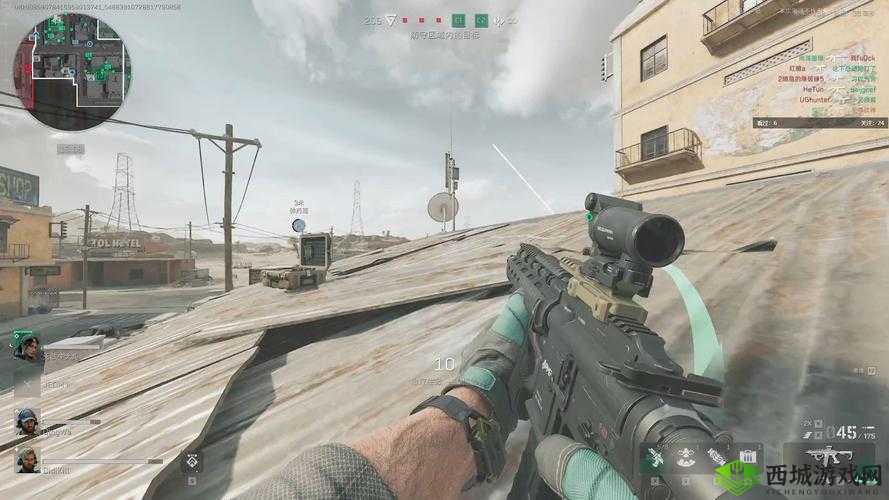Use the second equipment slot icon
This screenshot has width=889, height=500.
pos(684,456)
